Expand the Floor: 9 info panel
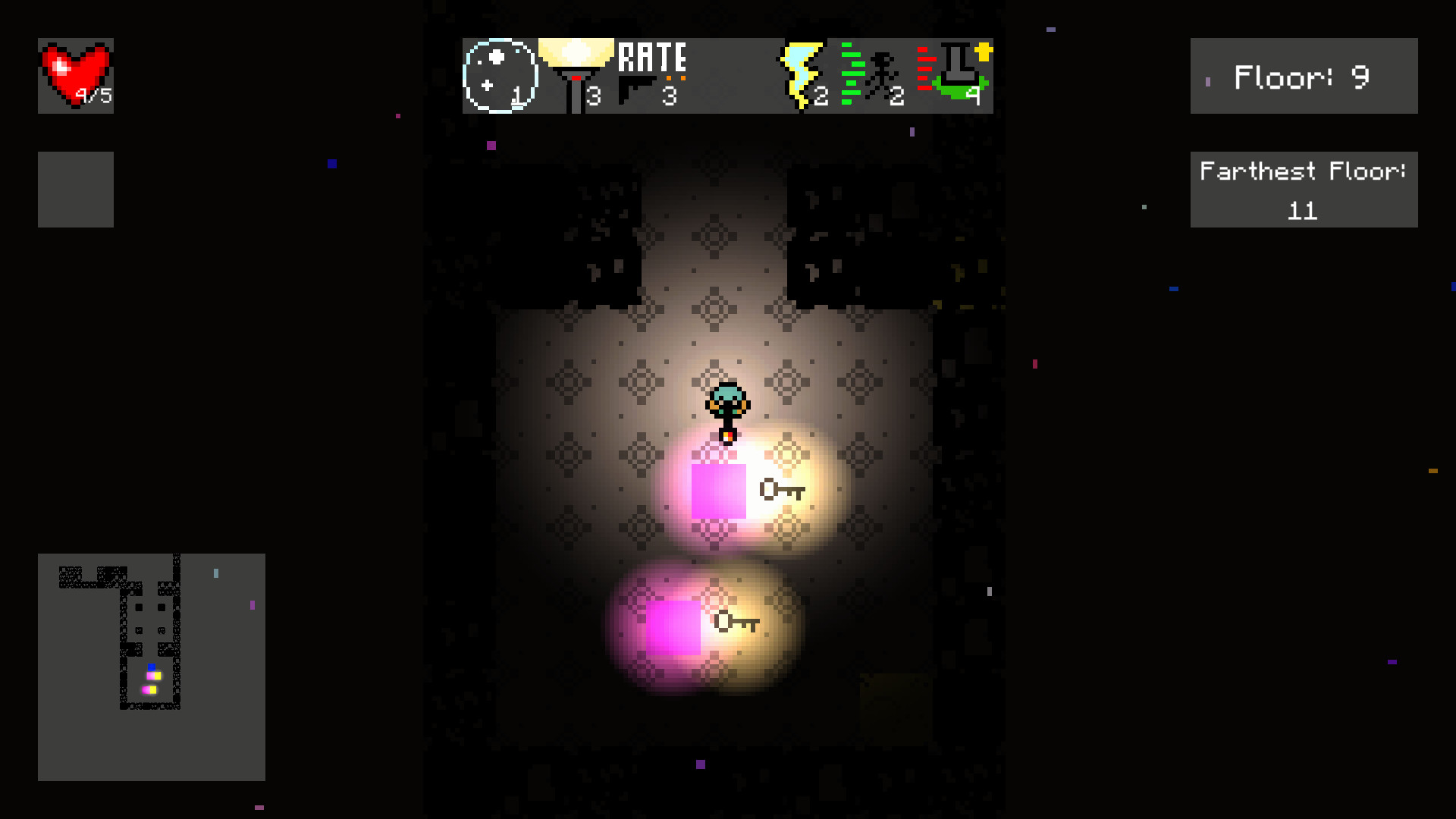 coord(1303,76)
